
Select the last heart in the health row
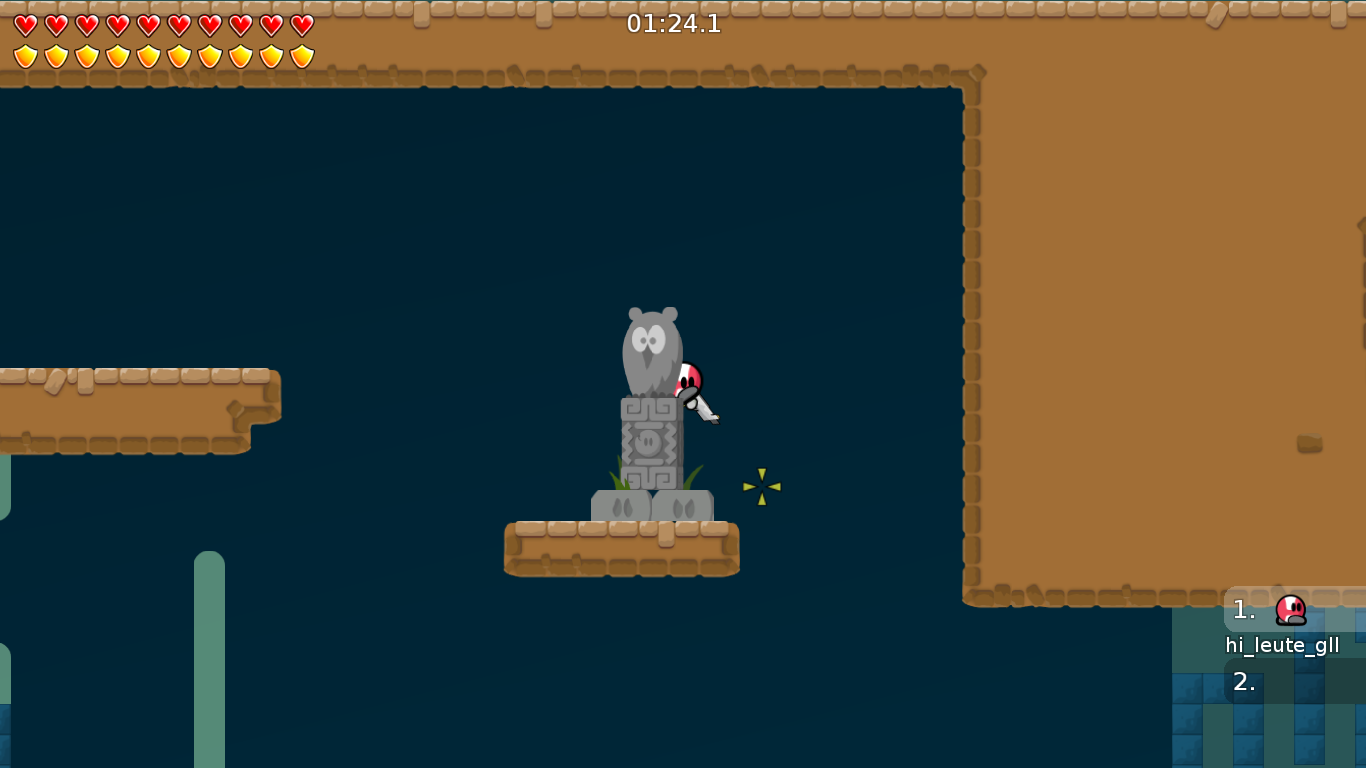tap(302, 24)
